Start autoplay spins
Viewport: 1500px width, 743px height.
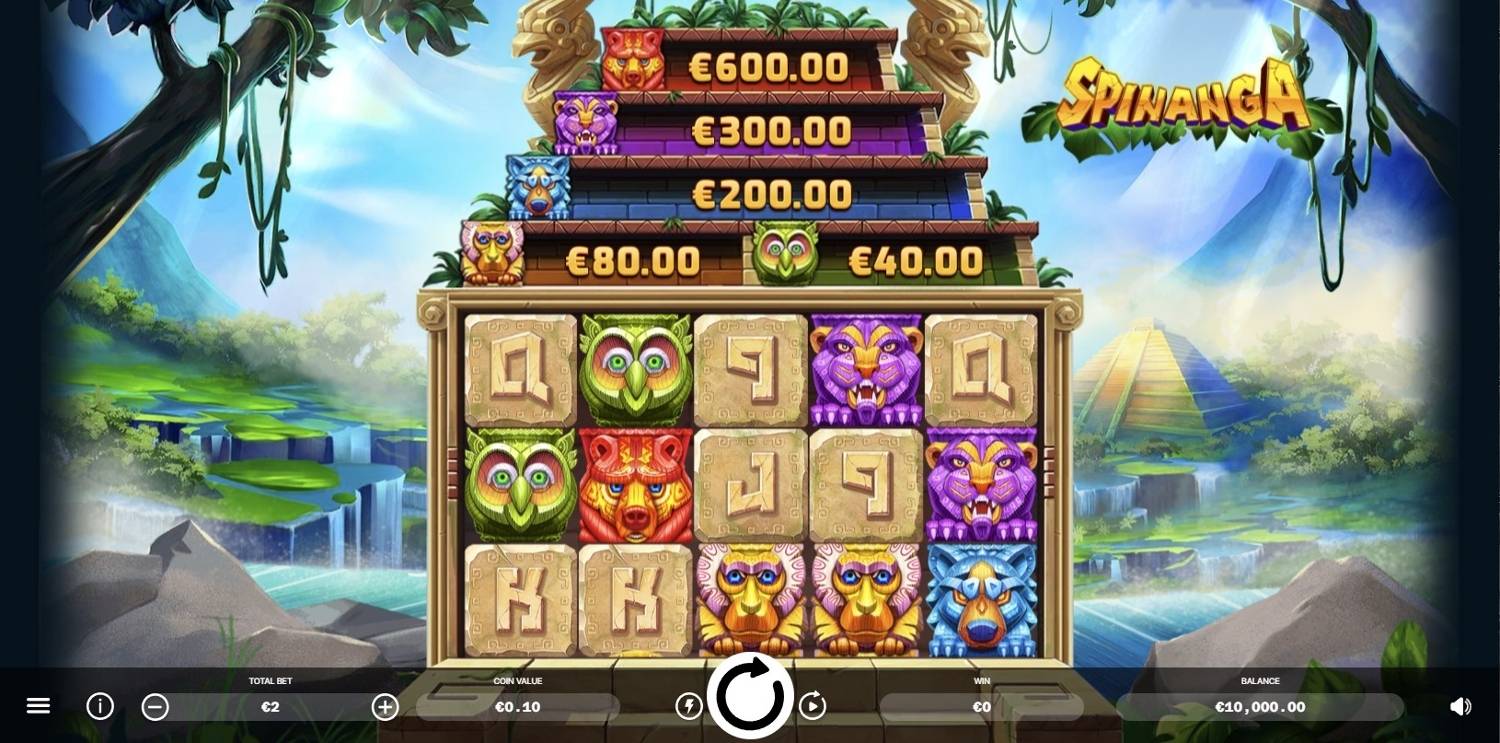pos(812,706)
